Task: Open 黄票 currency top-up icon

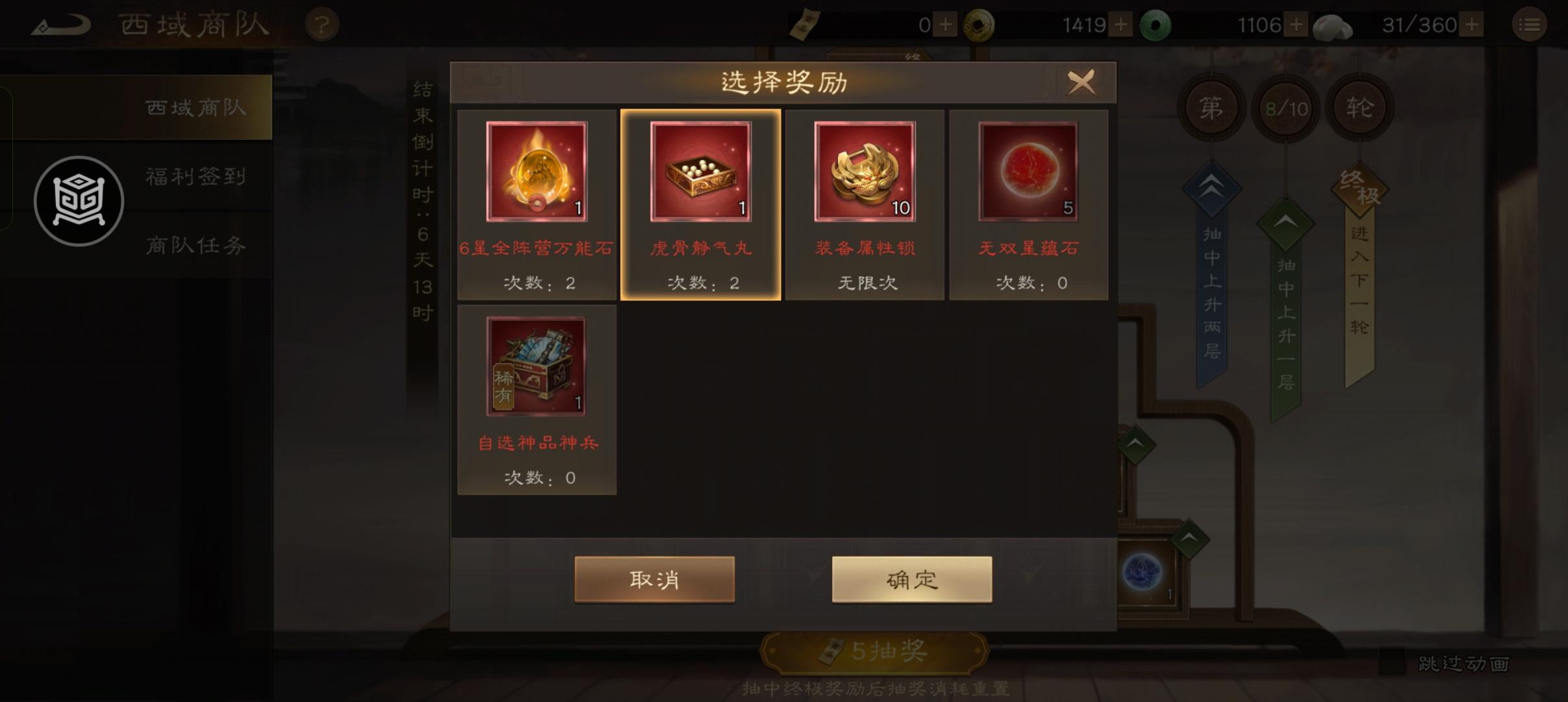Action: pyautogui.click(x=946, y=24)
